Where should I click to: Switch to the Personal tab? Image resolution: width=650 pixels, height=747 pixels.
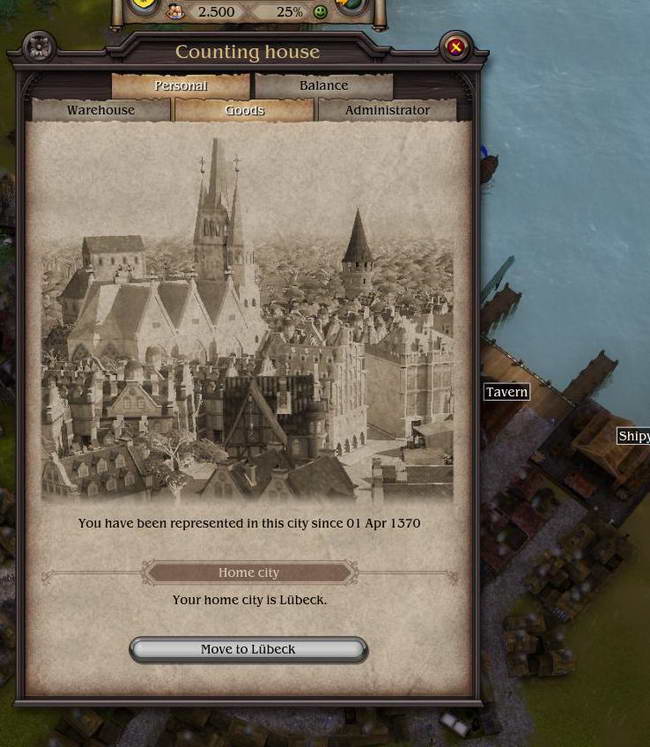[181, 86]
